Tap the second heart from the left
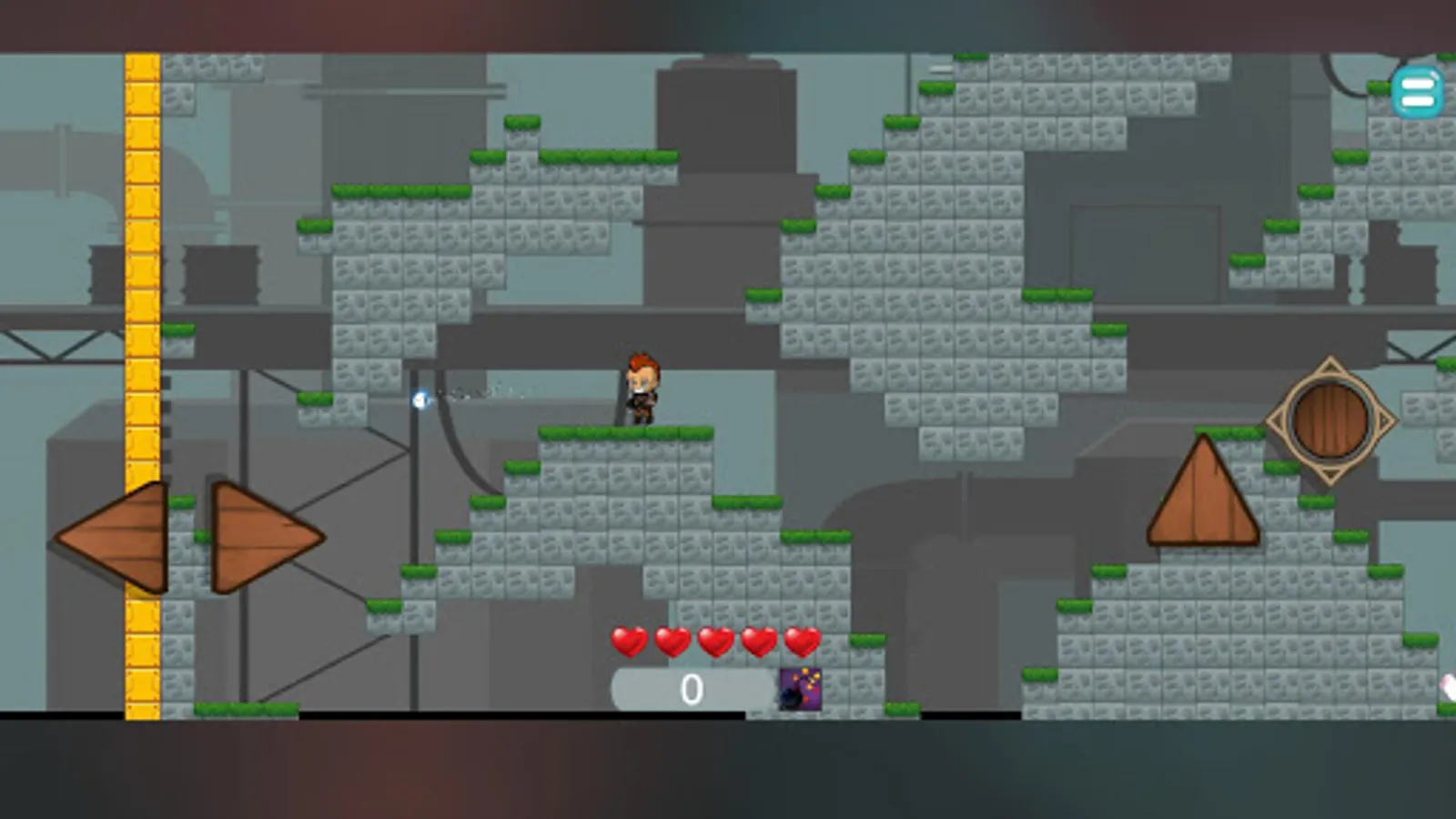Image resolution: width=1456 pixels, height=819 pixels. click(672, 642)
